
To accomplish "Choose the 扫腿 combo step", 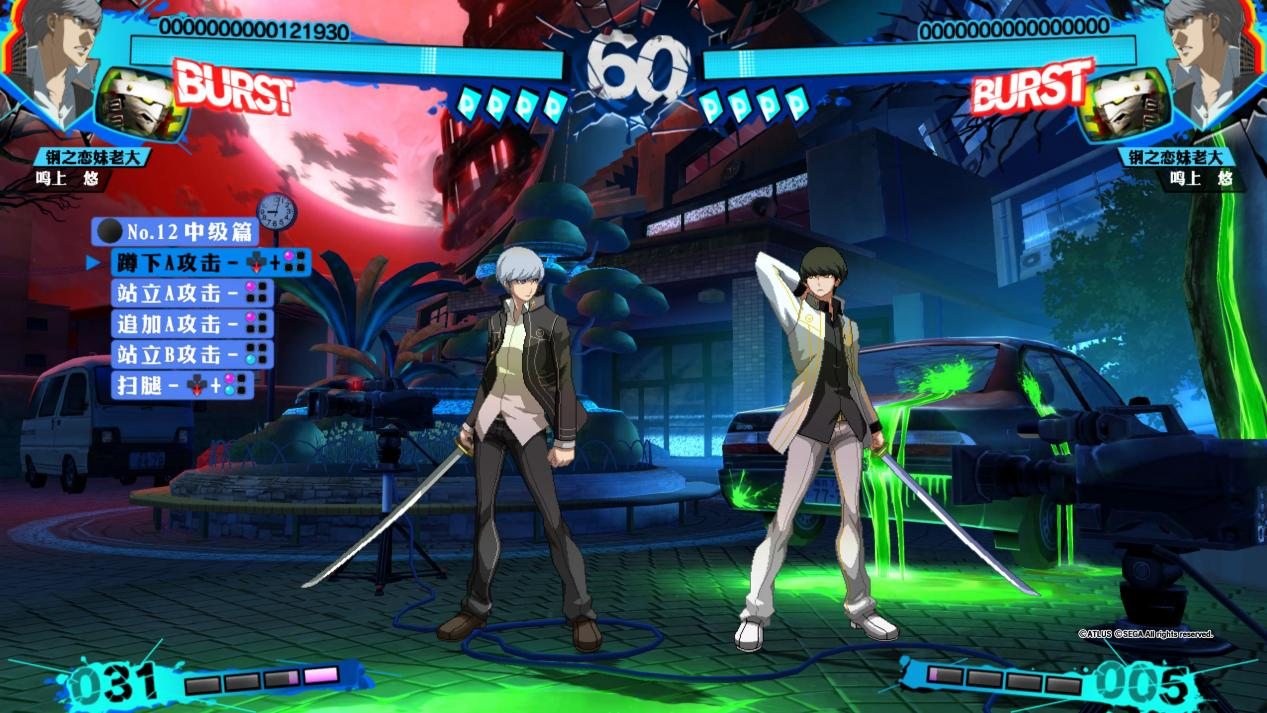I will pos(182,385).
